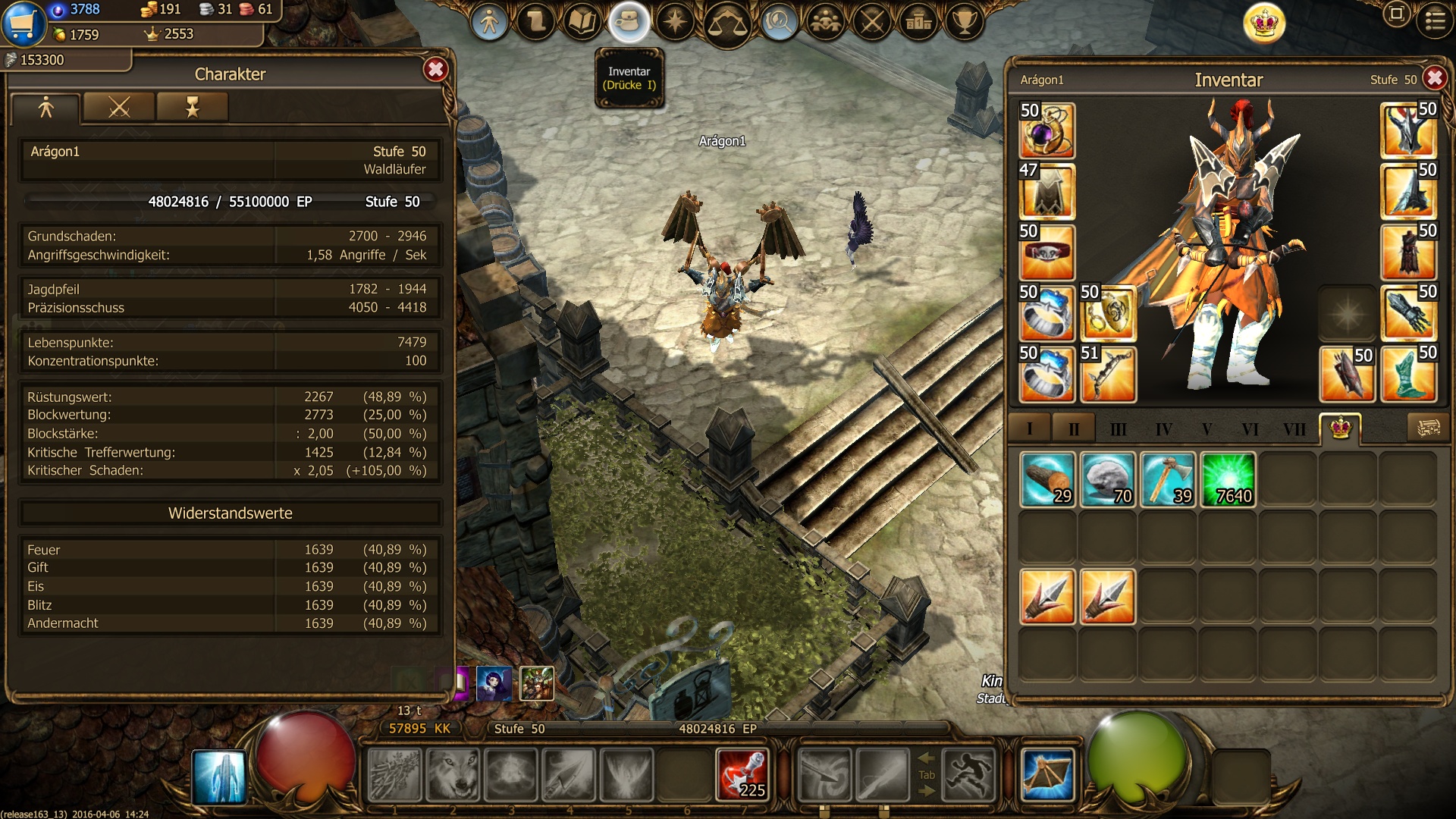Viewport: 1456px width, 819px height.
Task: Select the green essence stack of 7640
Action: [x=1228, y=479]
